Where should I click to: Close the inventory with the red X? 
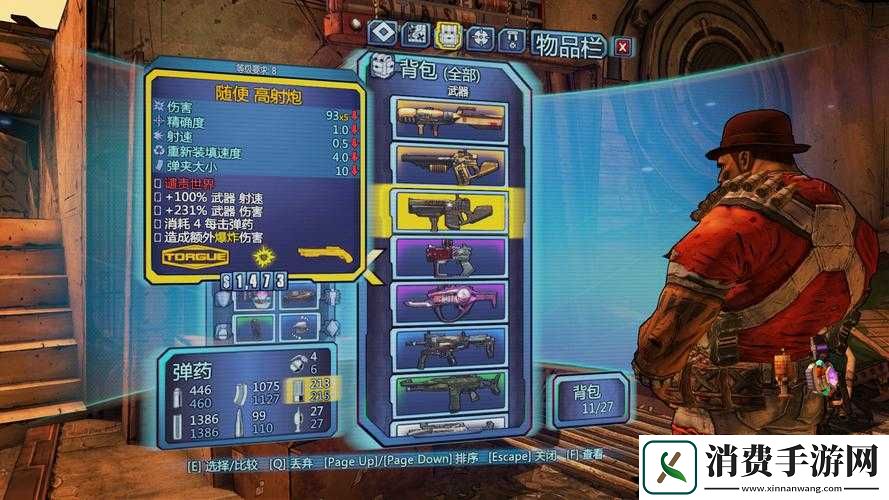pos(622,46)
